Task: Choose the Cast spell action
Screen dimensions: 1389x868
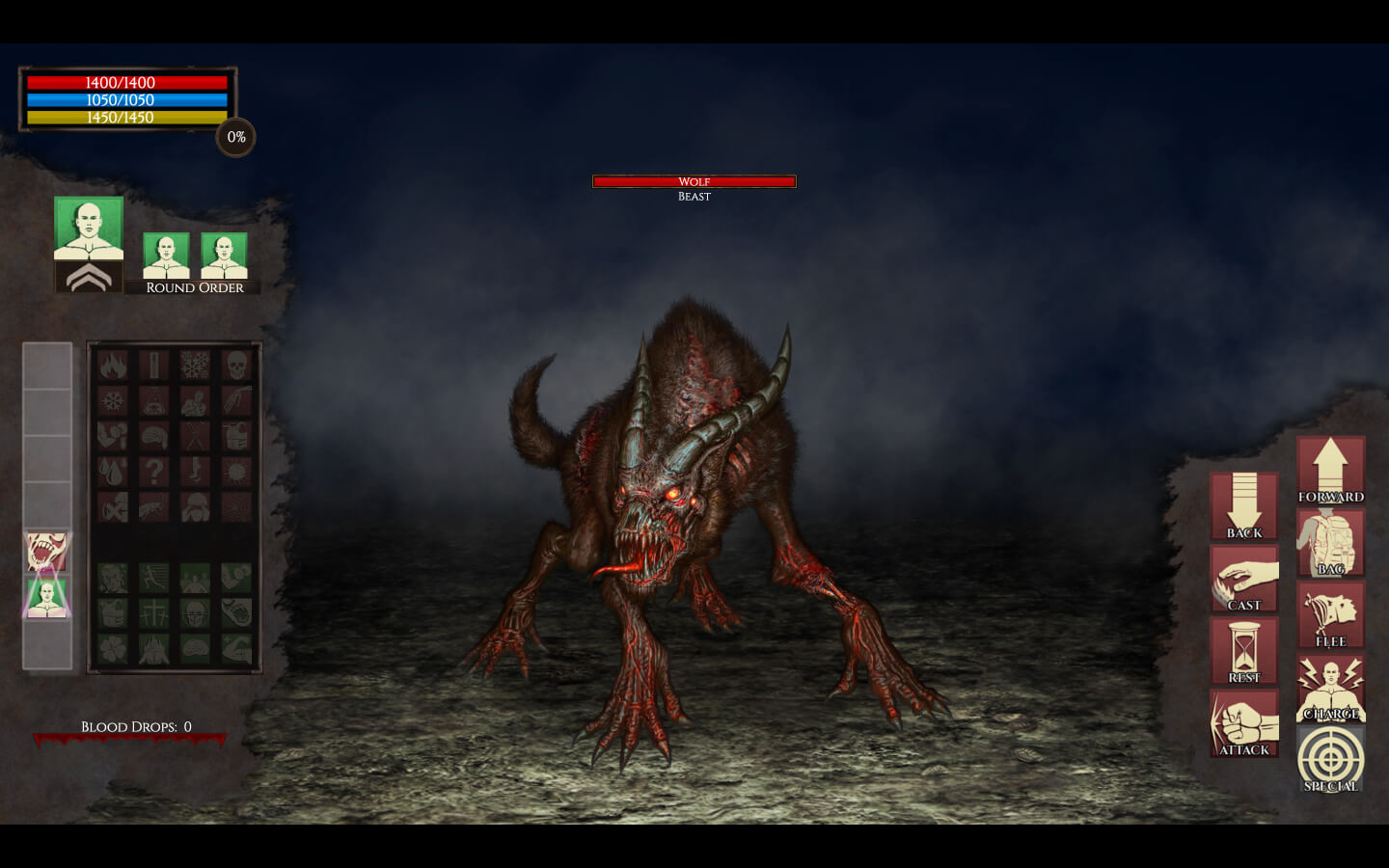Action: point(1244,579)
